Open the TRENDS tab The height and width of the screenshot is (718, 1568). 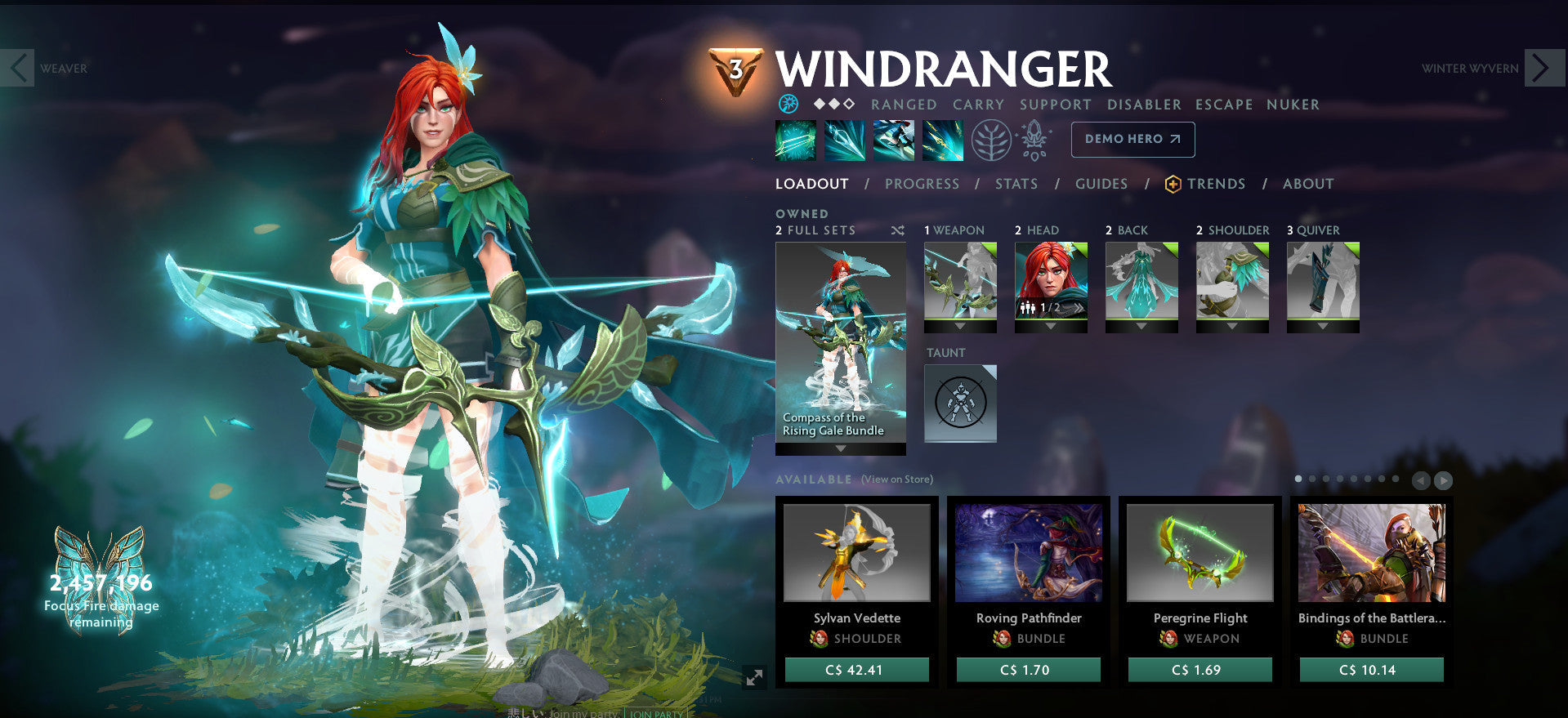[x=1217, y=184]
